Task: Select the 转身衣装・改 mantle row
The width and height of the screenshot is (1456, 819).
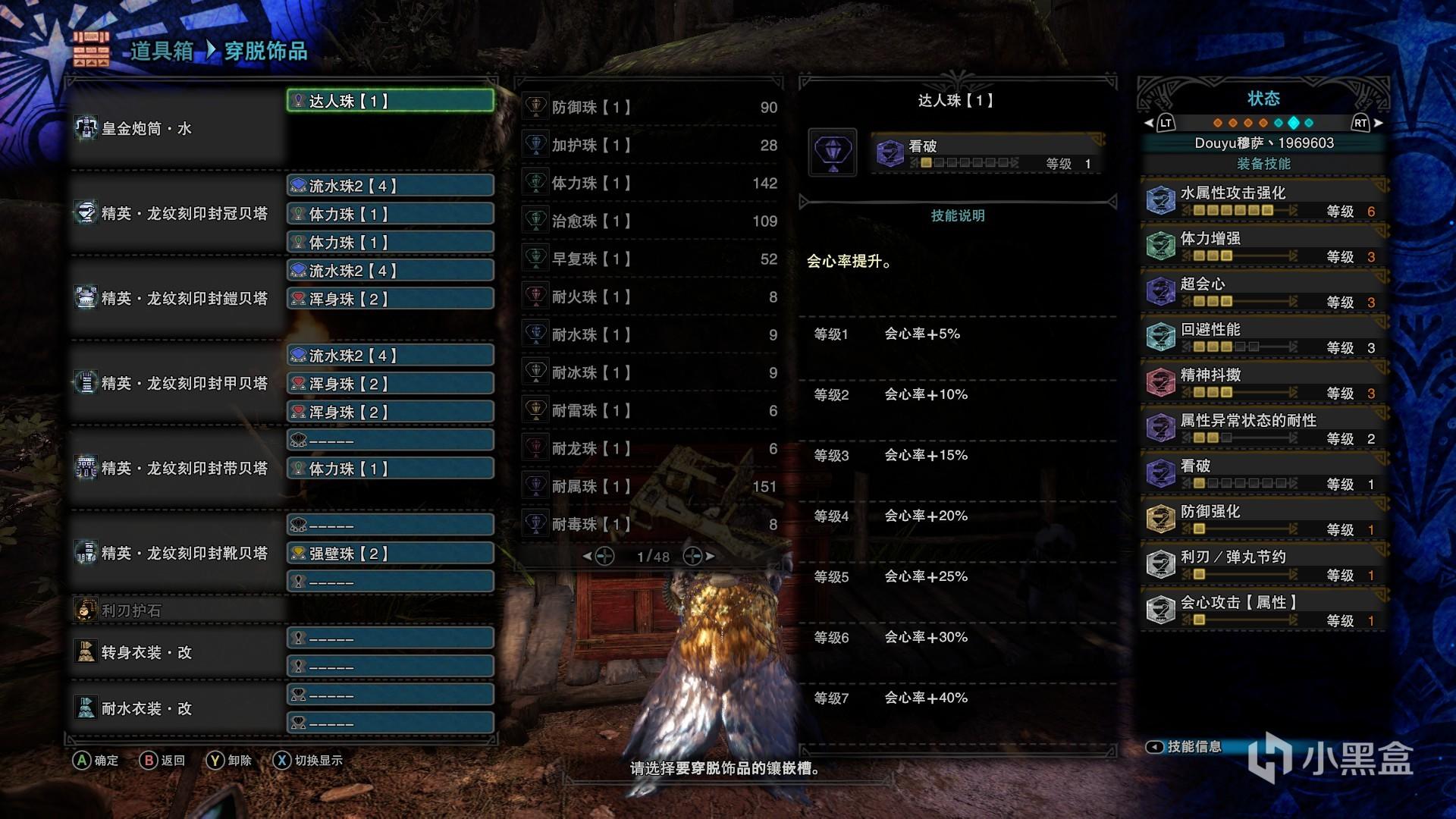Action: (176, 652)
